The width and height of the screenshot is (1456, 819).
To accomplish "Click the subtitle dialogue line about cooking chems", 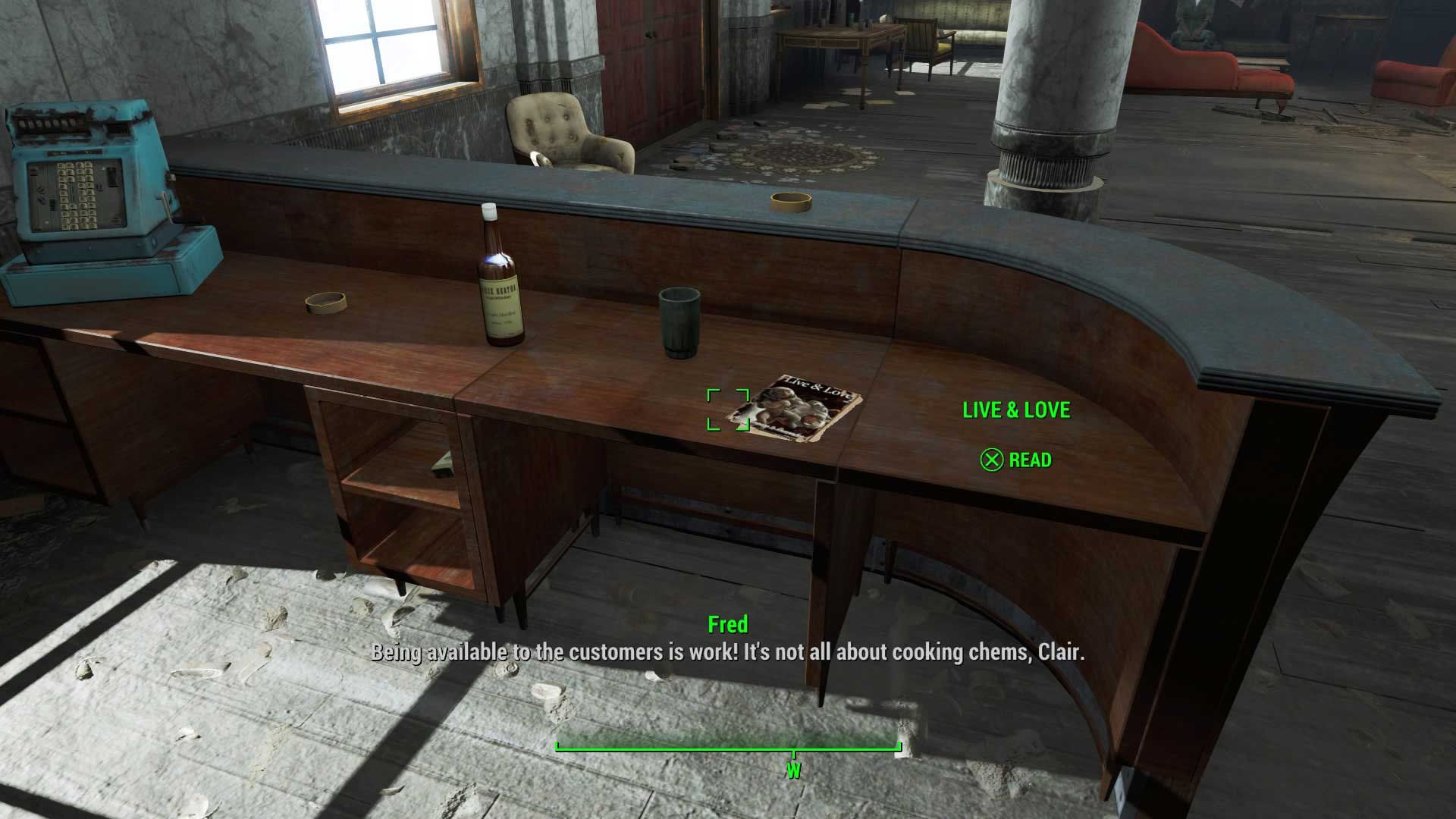I will [728, 651].
